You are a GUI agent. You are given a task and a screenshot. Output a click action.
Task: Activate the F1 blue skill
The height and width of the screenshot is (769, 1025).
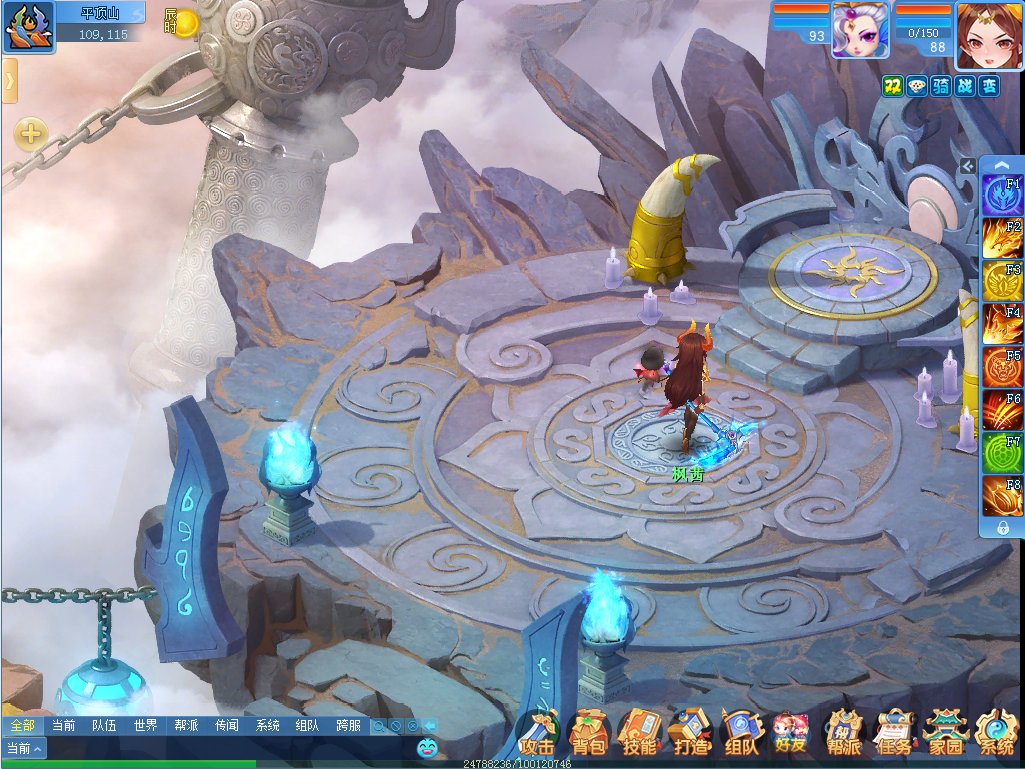pos(1001,195)
